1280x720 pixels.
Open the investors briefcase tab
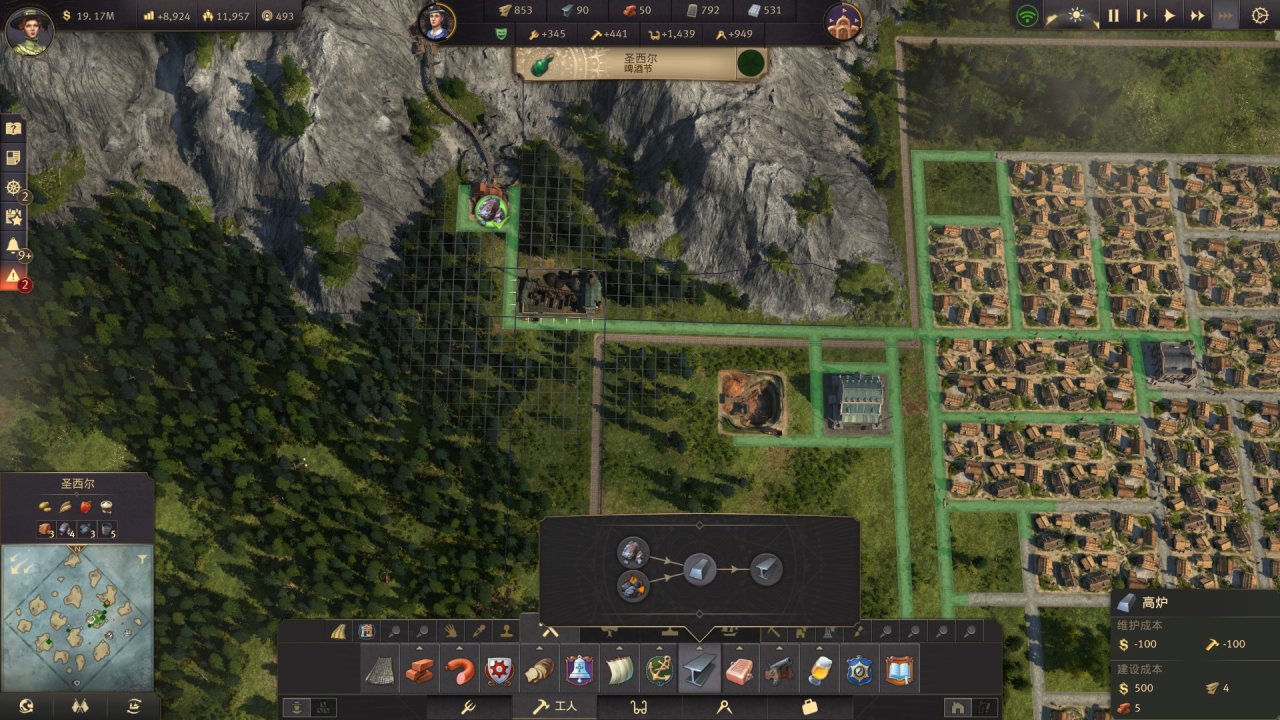[x=810, y=707]
